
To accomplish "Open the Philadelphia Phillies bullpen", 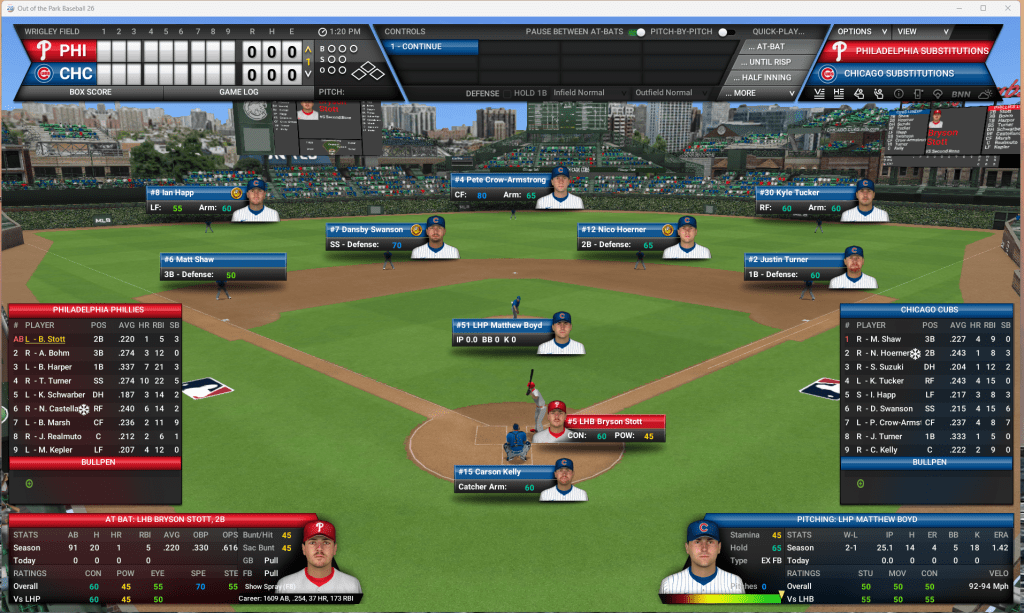I will 95,462.
